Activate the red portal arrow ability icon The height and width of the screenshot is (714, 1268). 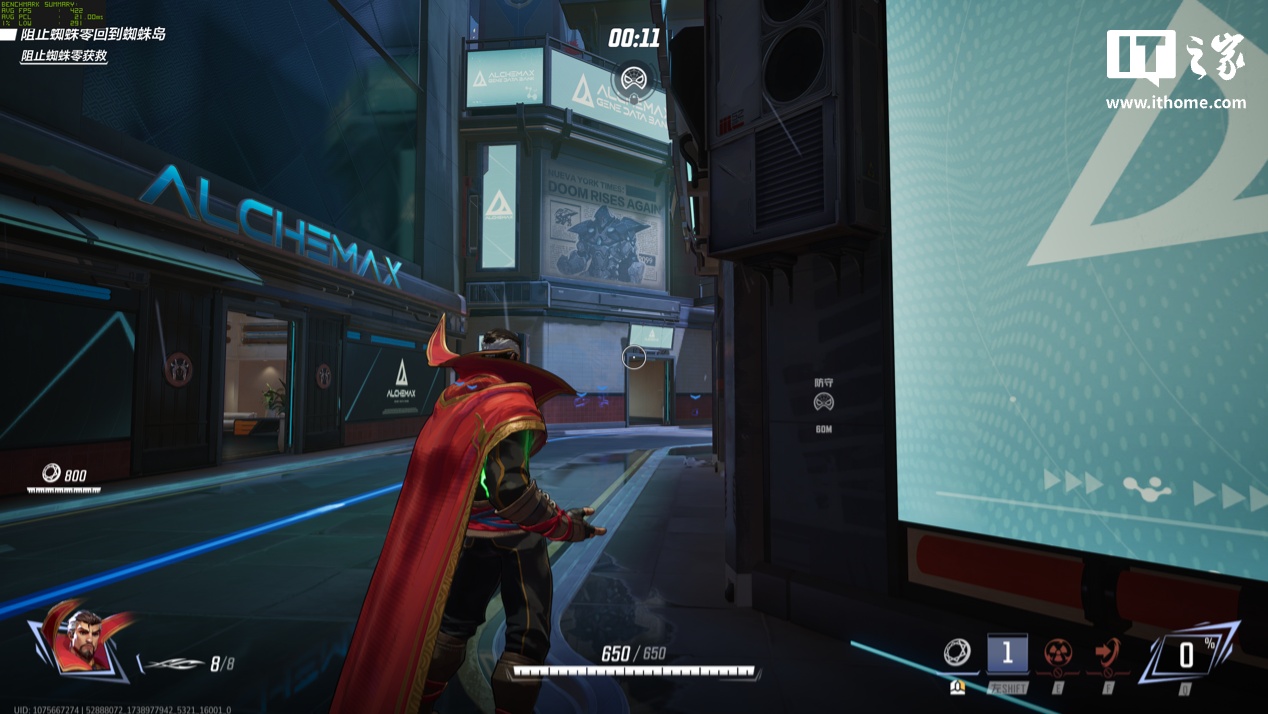pyautogui.click(x=1107, y=653)
